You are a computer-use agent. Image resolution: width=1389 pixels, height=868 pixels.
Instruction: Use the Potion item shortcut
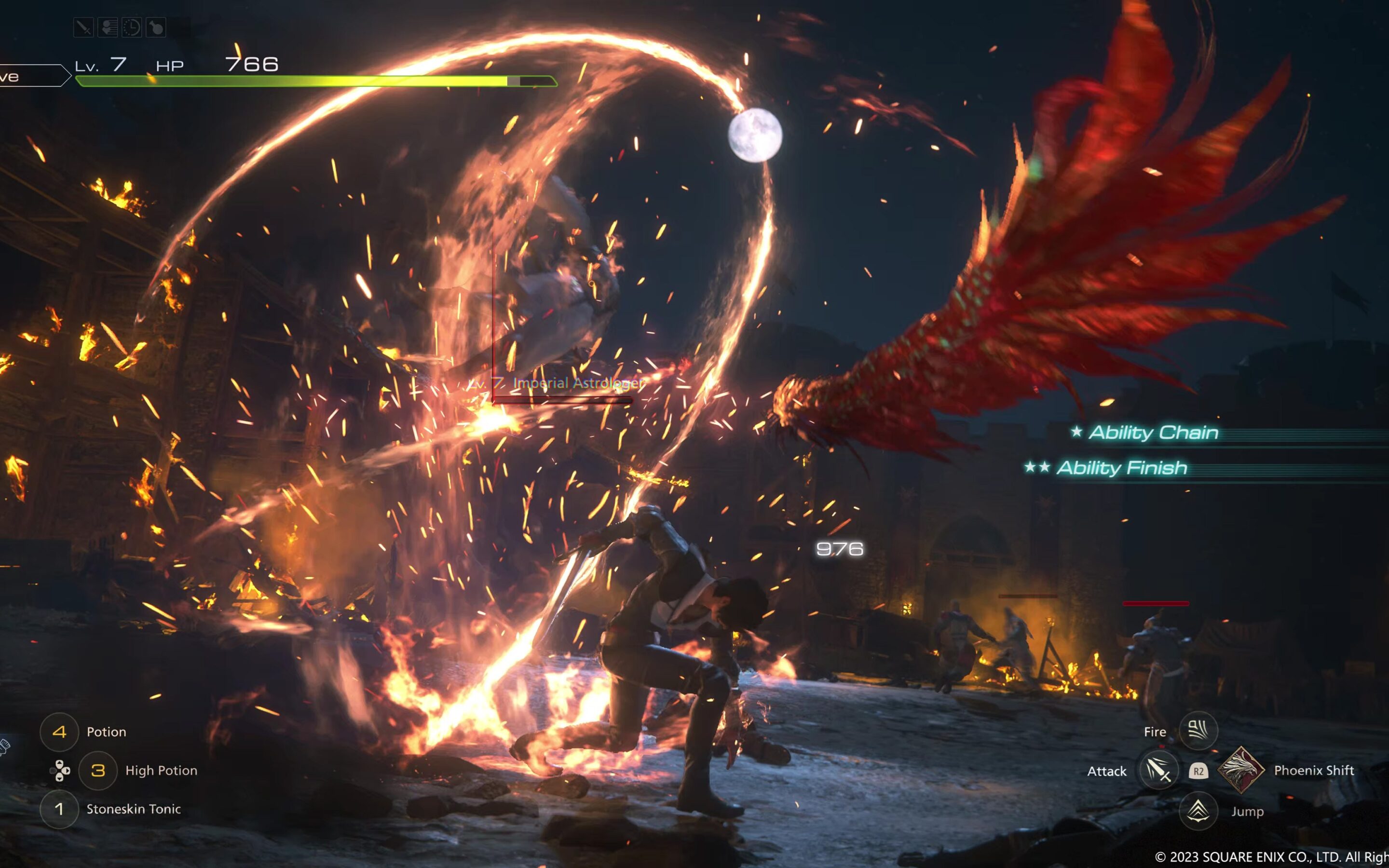[59, 732]
